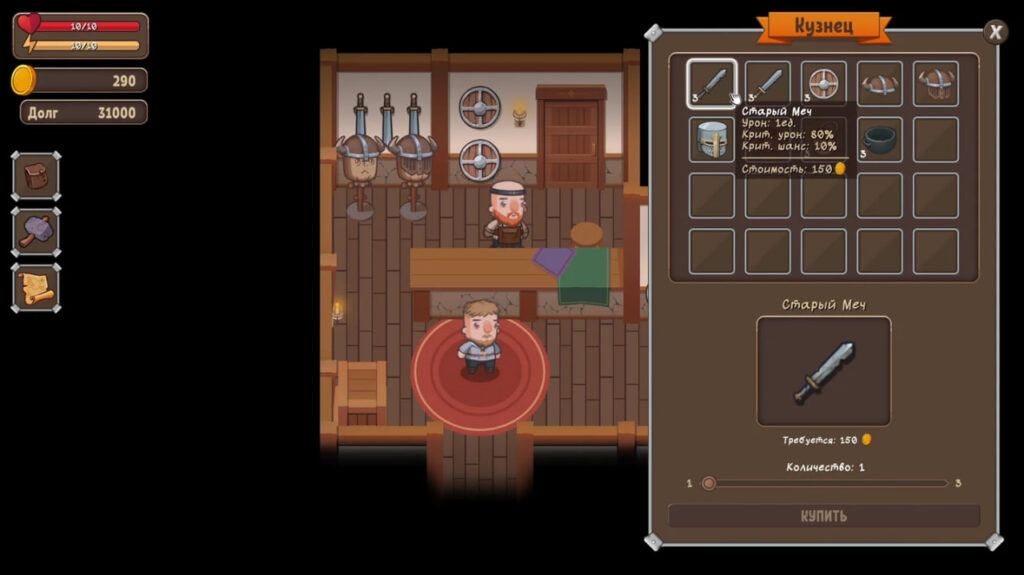This screenshot has width=1024, height=575.
Task: Choose the second sword with golden hilt
Action: (767, 84)
